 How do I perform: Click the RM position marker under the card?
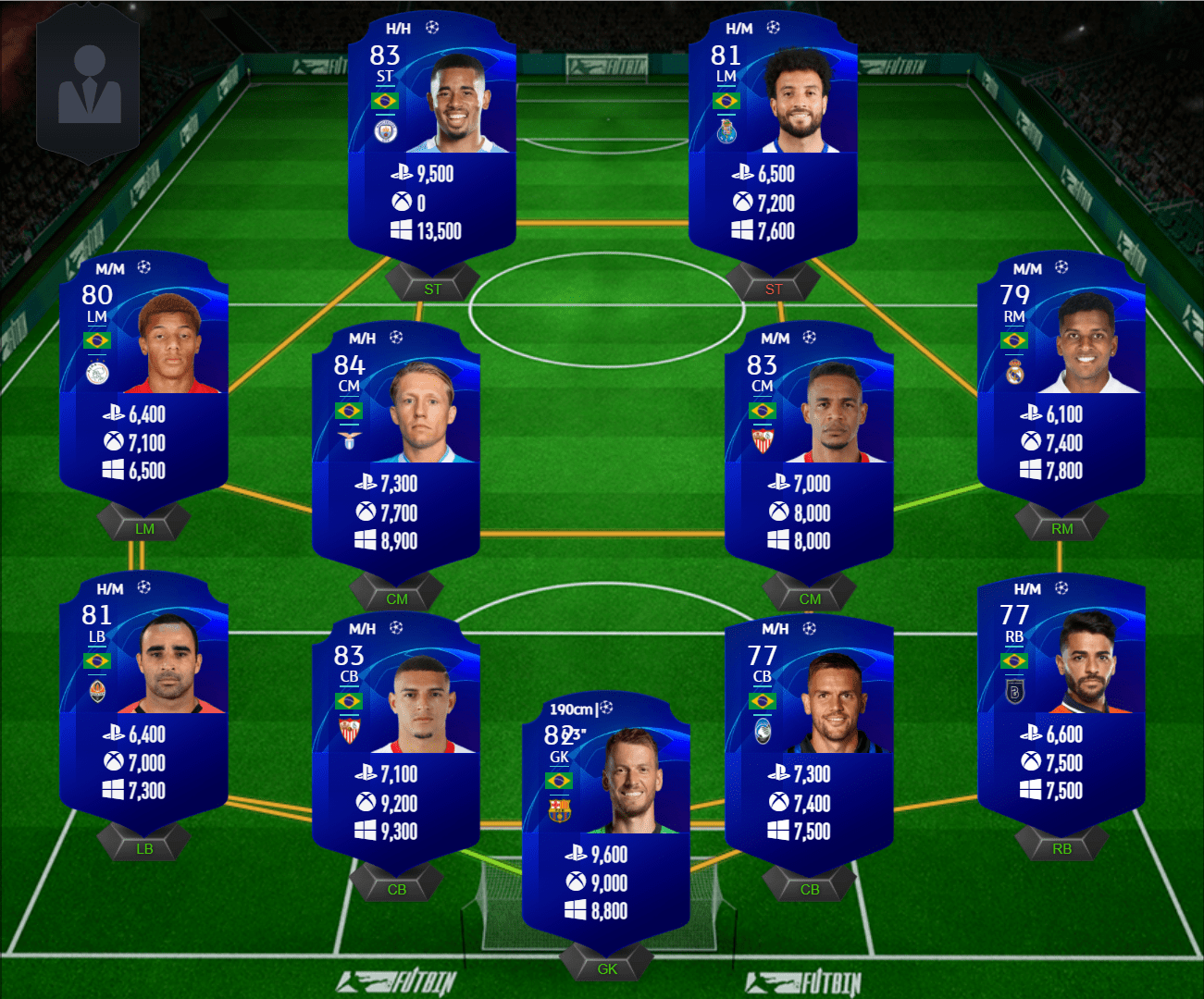pyautogui.click(x=1061, y=528)
